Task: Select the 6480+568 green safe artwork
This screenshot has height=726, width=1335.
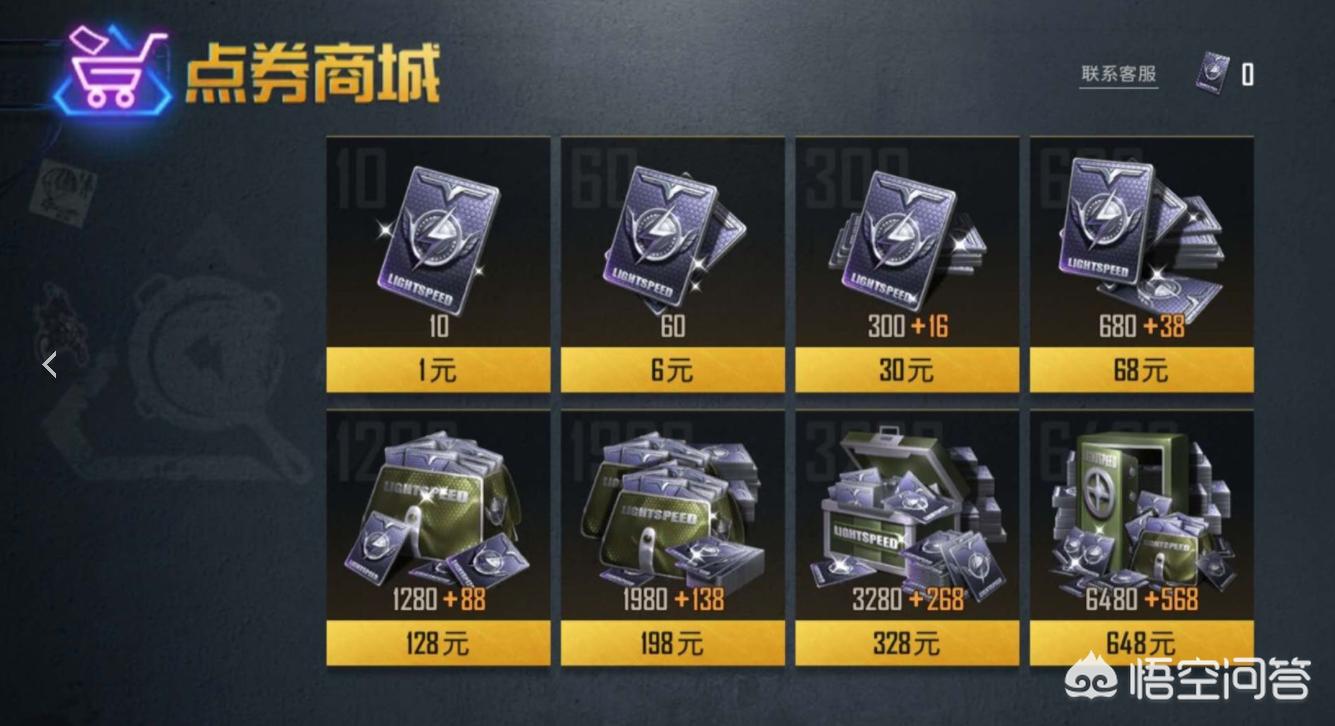Action: (x=1142, y=510)
